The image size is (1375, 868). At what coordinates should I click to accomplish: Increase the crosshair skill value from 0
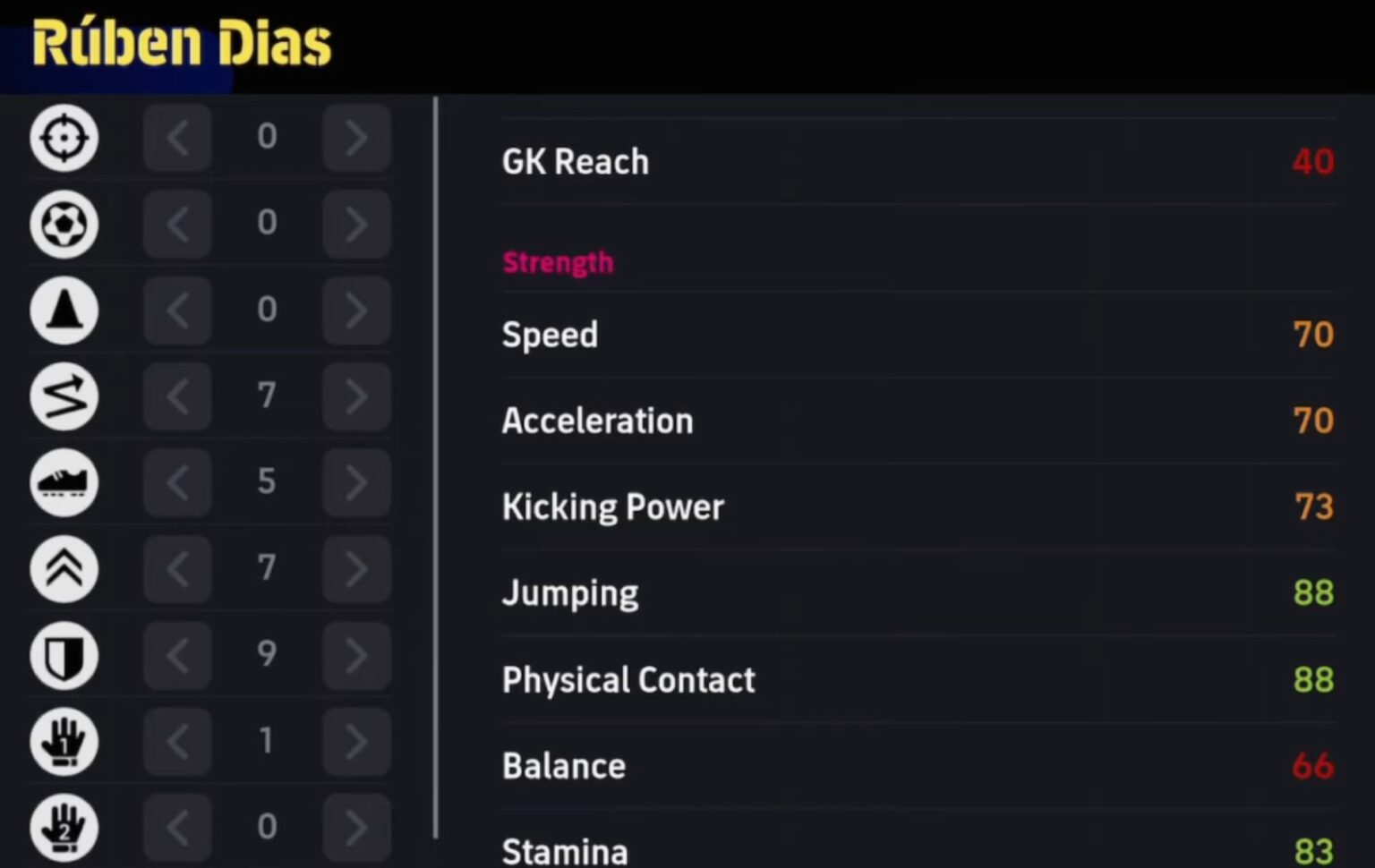coord(356,138)
